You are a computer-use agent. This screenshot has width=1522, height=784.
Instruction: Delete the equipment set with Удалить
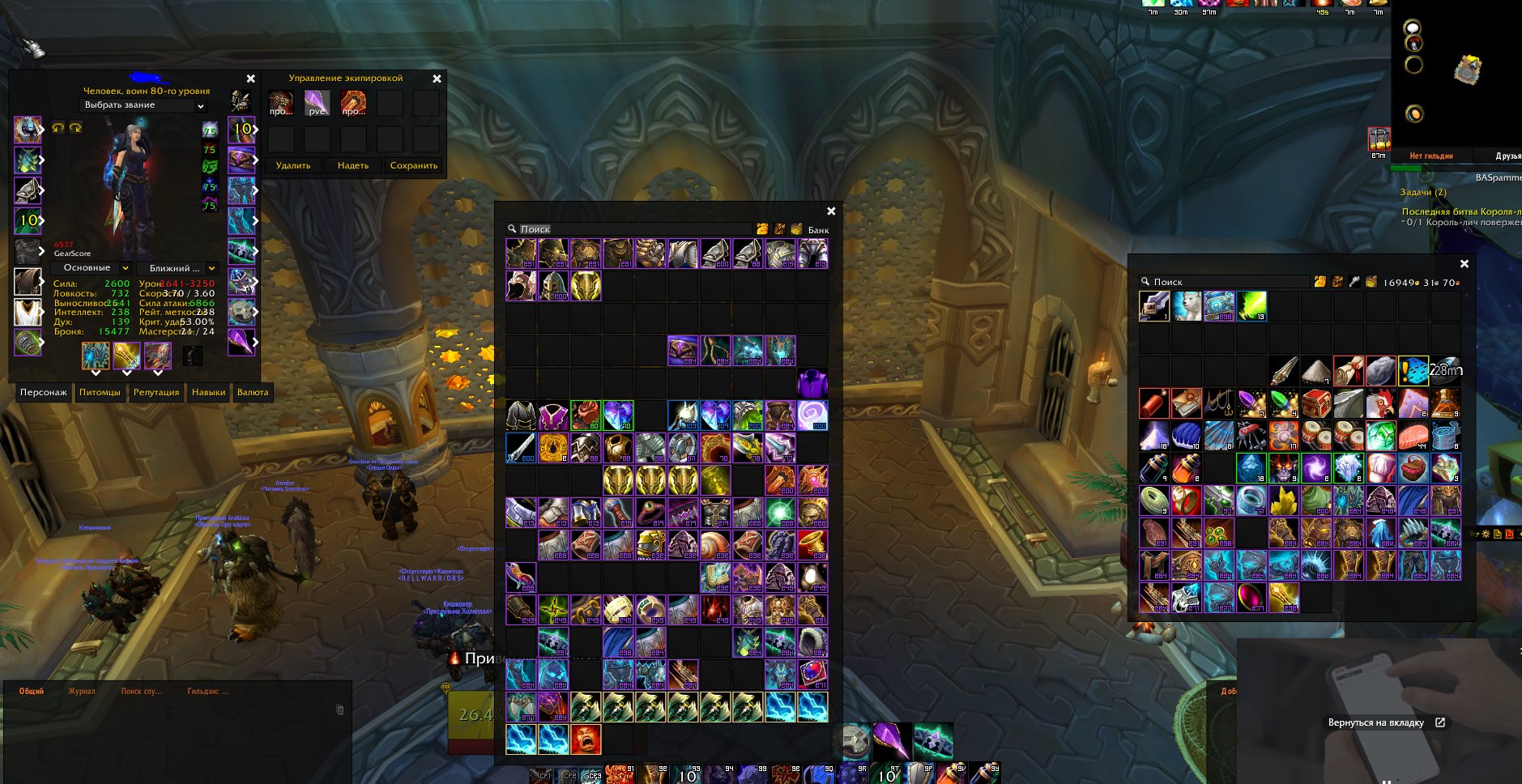click(x=293, y=166)
